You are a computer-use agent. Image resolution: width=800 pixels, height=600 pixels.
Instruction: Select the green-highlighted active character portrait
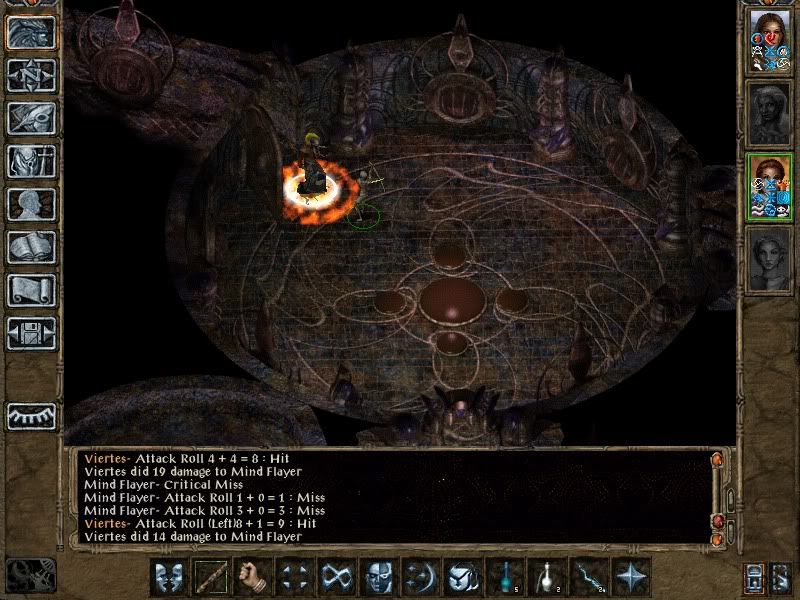[x=769, y=187]
